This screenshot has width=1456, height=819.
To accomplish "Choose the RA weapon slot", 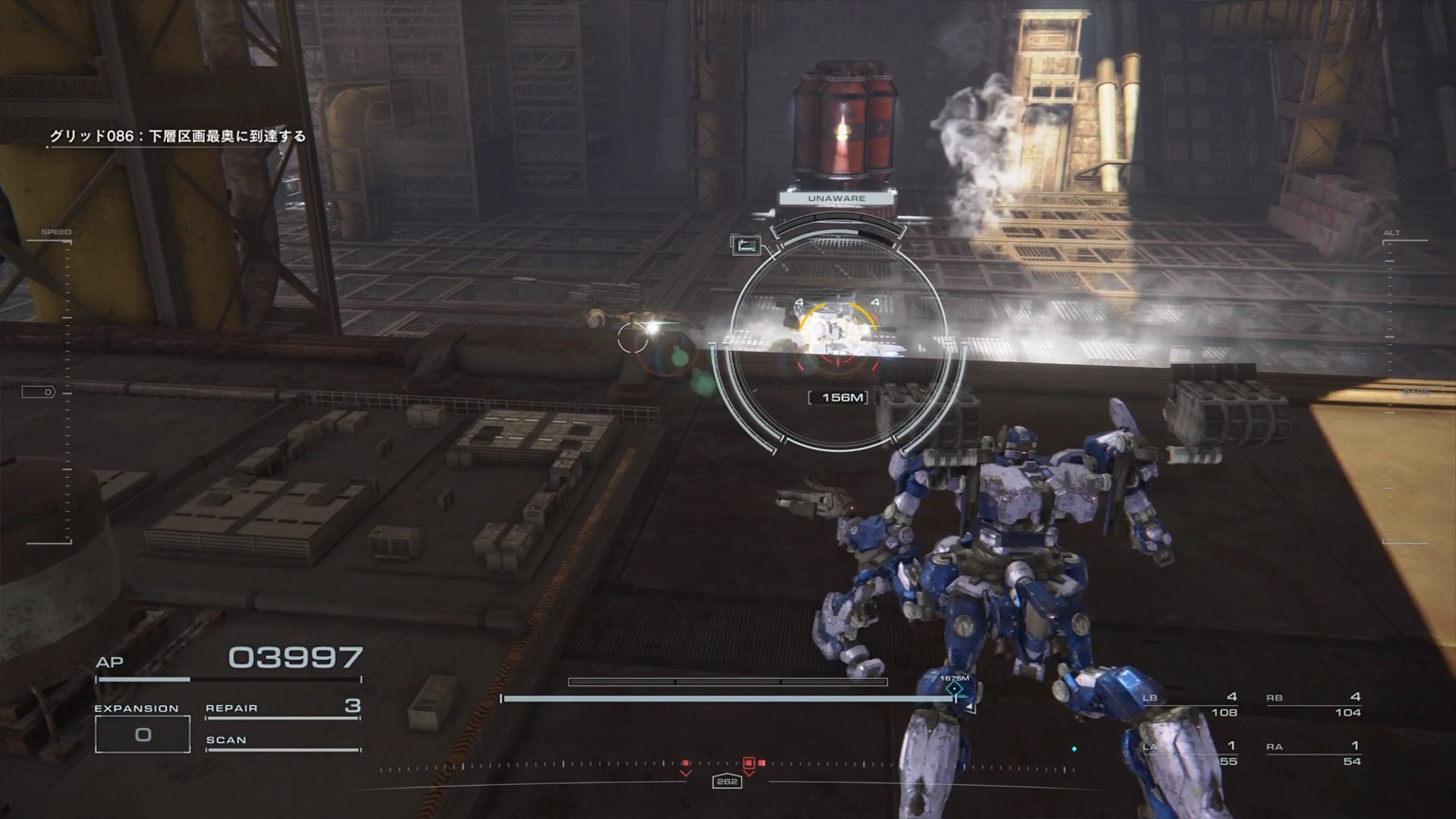I will click(x=1315, y=753).
